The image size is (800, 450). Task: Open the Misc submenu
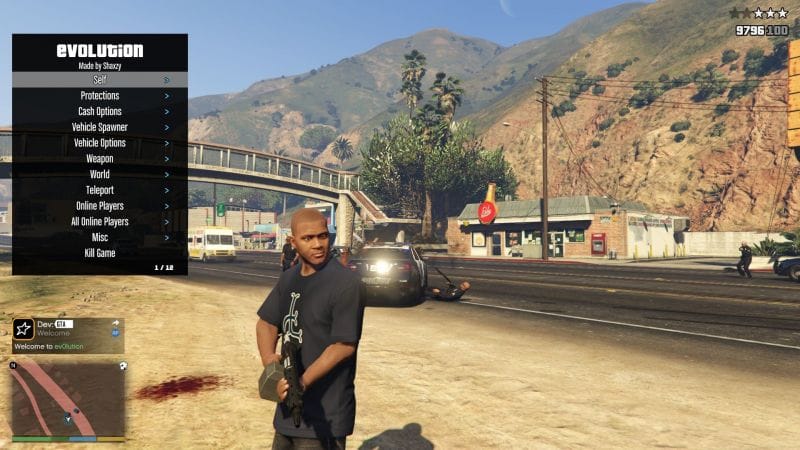(99, 237)
